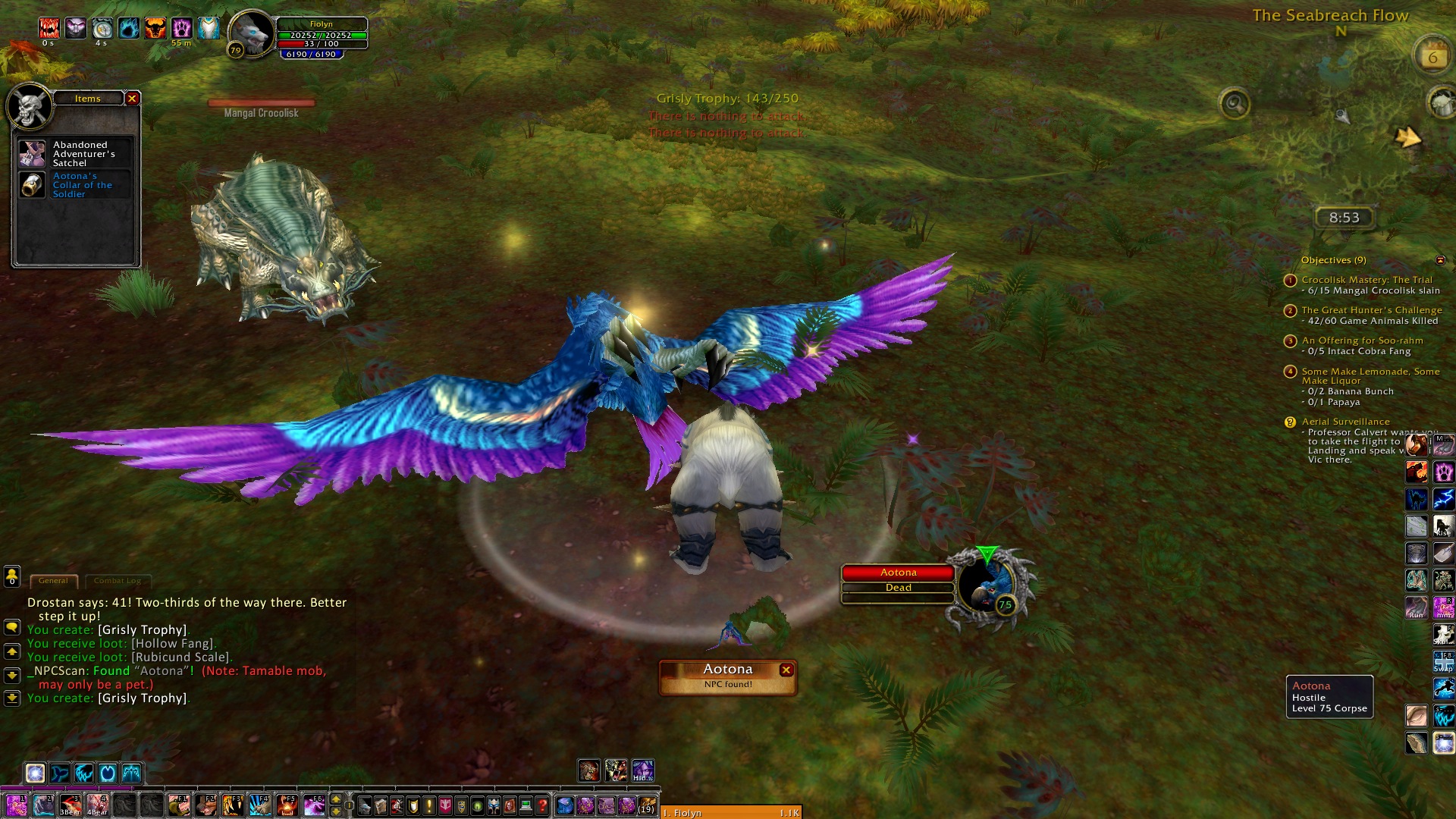The height and width of the screenshot is (819, 1456).
Task: Open Crocolisk Mastery: The Trial quest
Action: click(1367, 280)
